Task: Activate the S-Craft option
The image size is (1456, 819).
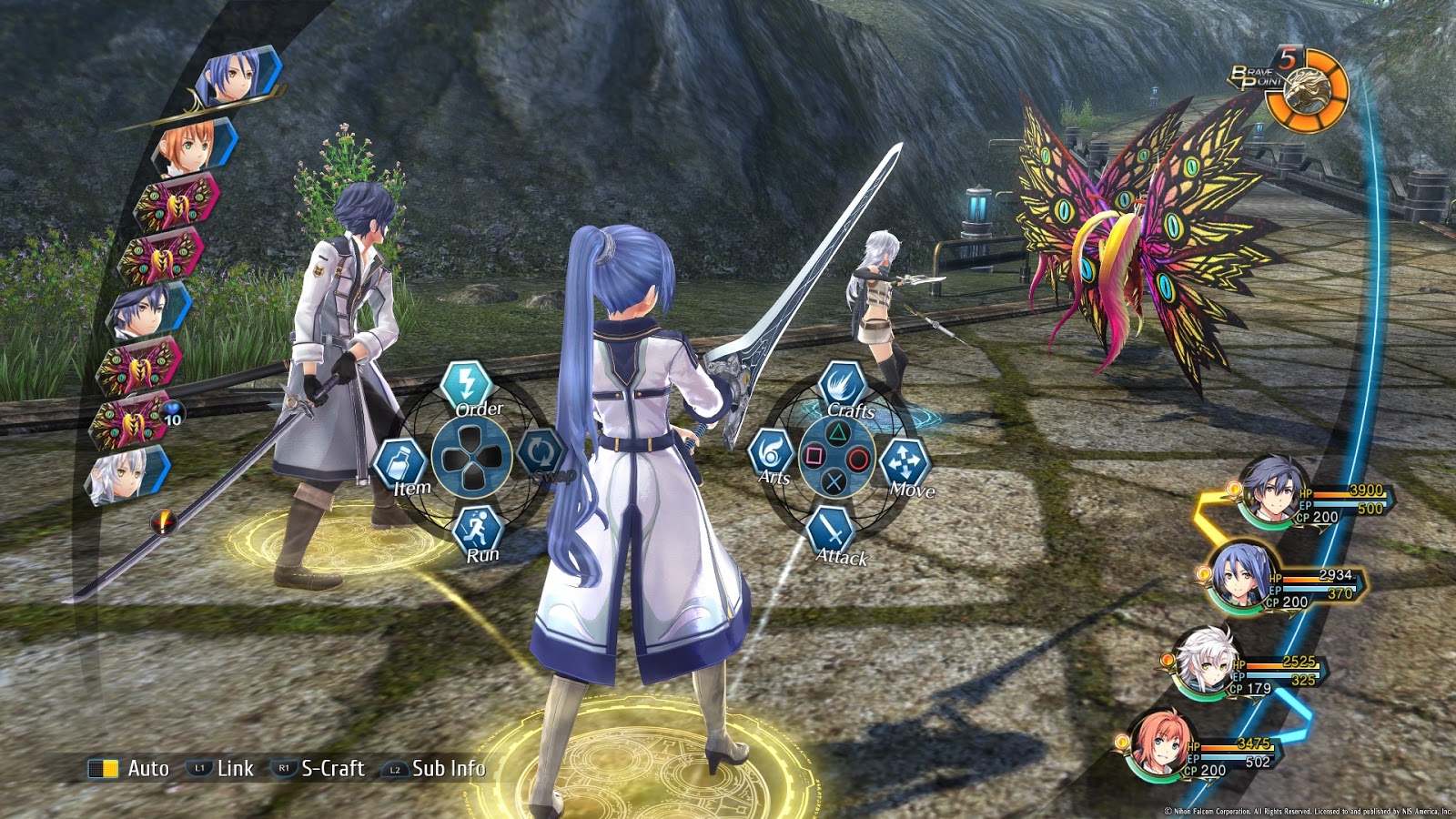Action: 318,769
